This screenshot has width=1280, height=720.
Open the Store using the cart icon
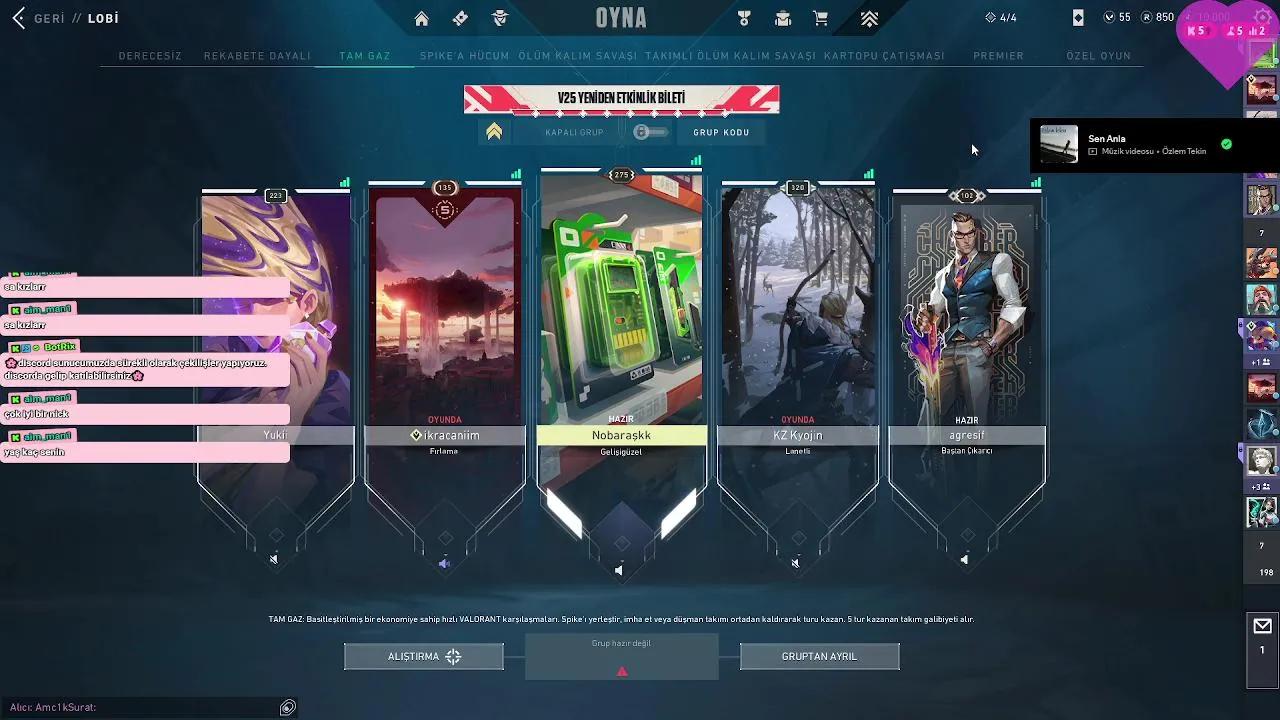(821, 17)
